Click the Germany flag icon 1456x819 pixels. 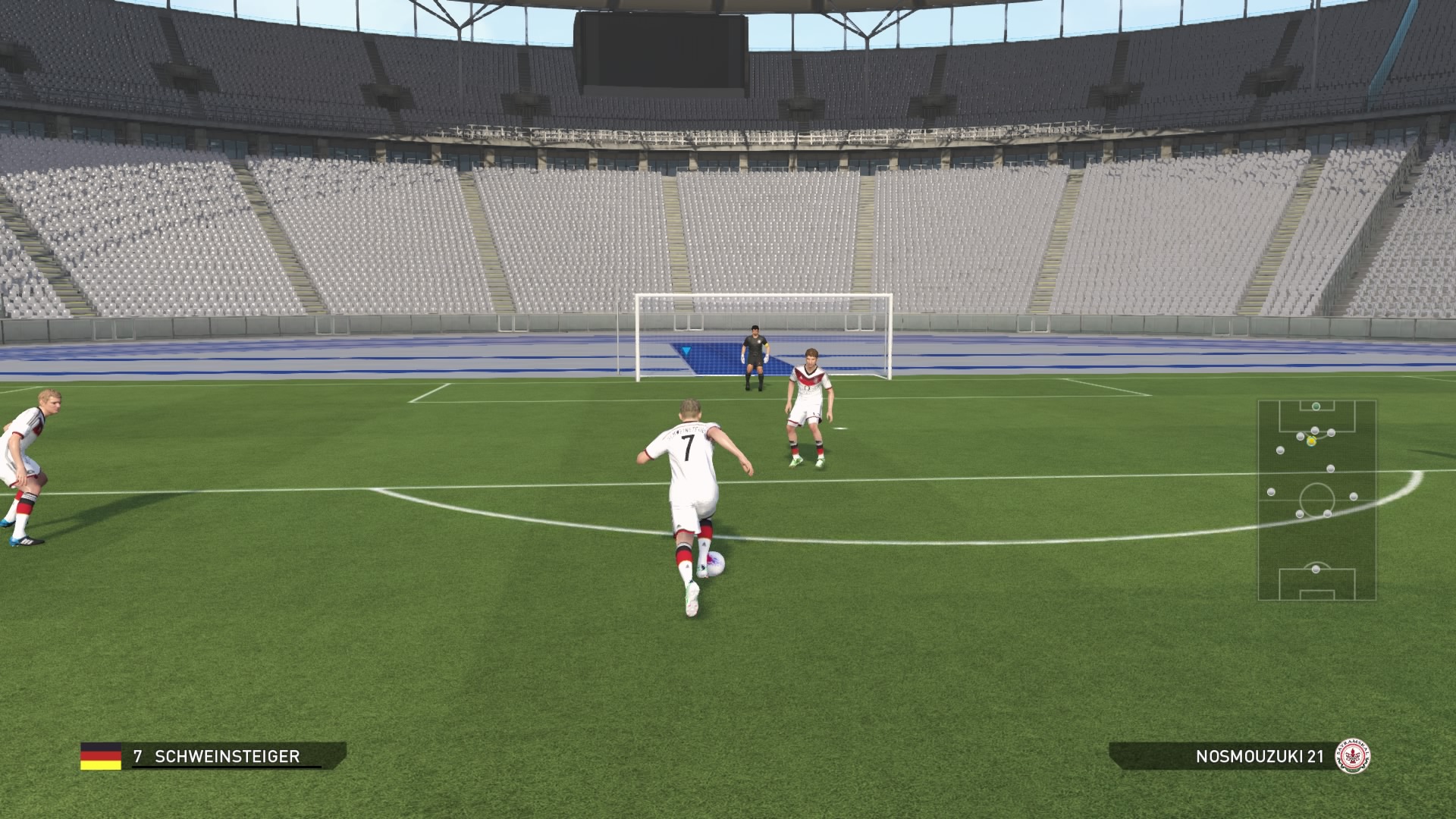coord(101,756)
